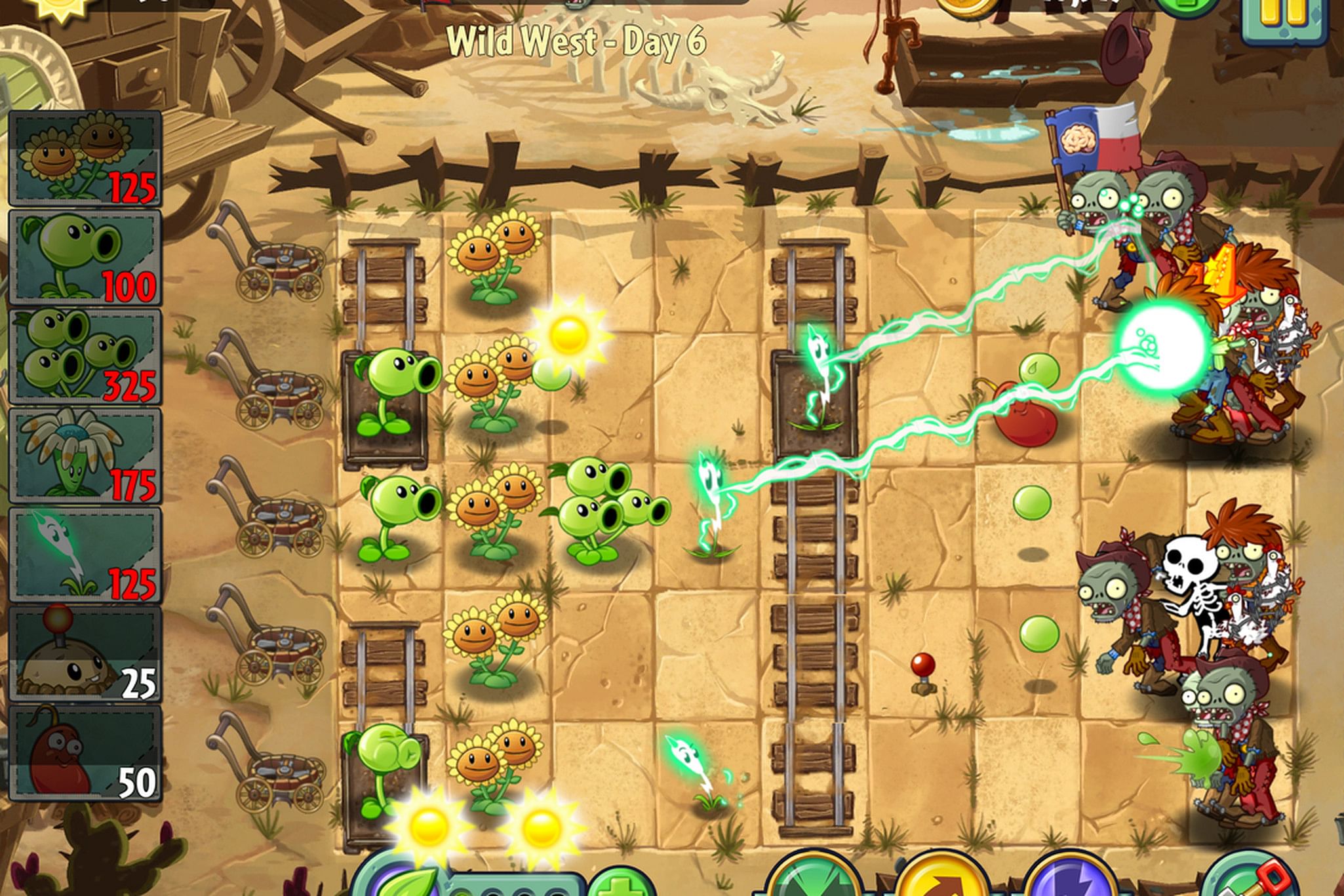The image size is (1344, 896).
Task: Pick the Threepeater seed packet
Action: [x=85, y=357]
